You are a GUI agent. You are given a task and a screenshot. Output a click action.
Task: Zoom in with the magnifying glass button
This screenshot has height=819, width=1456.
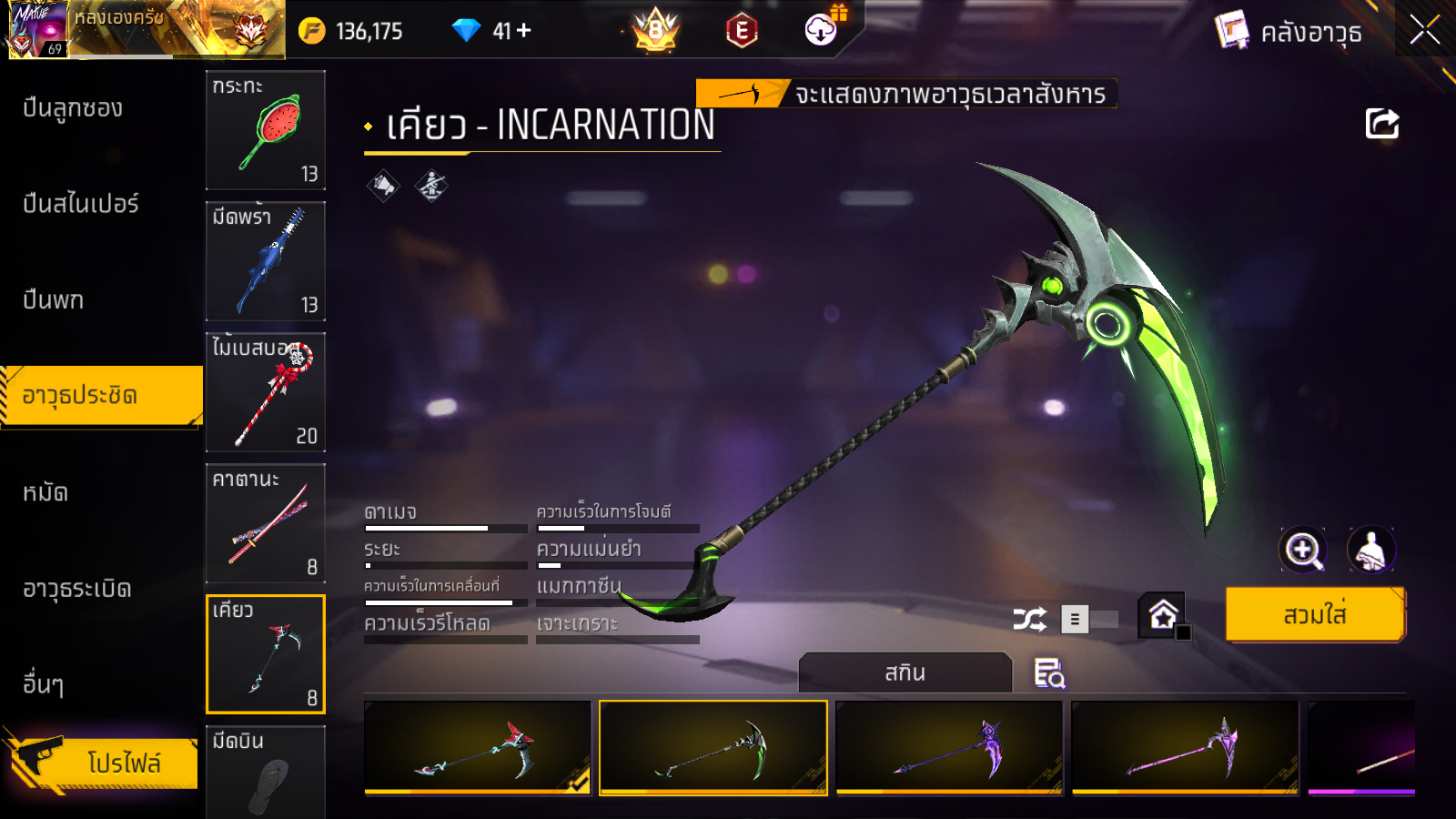(1303, 550)
